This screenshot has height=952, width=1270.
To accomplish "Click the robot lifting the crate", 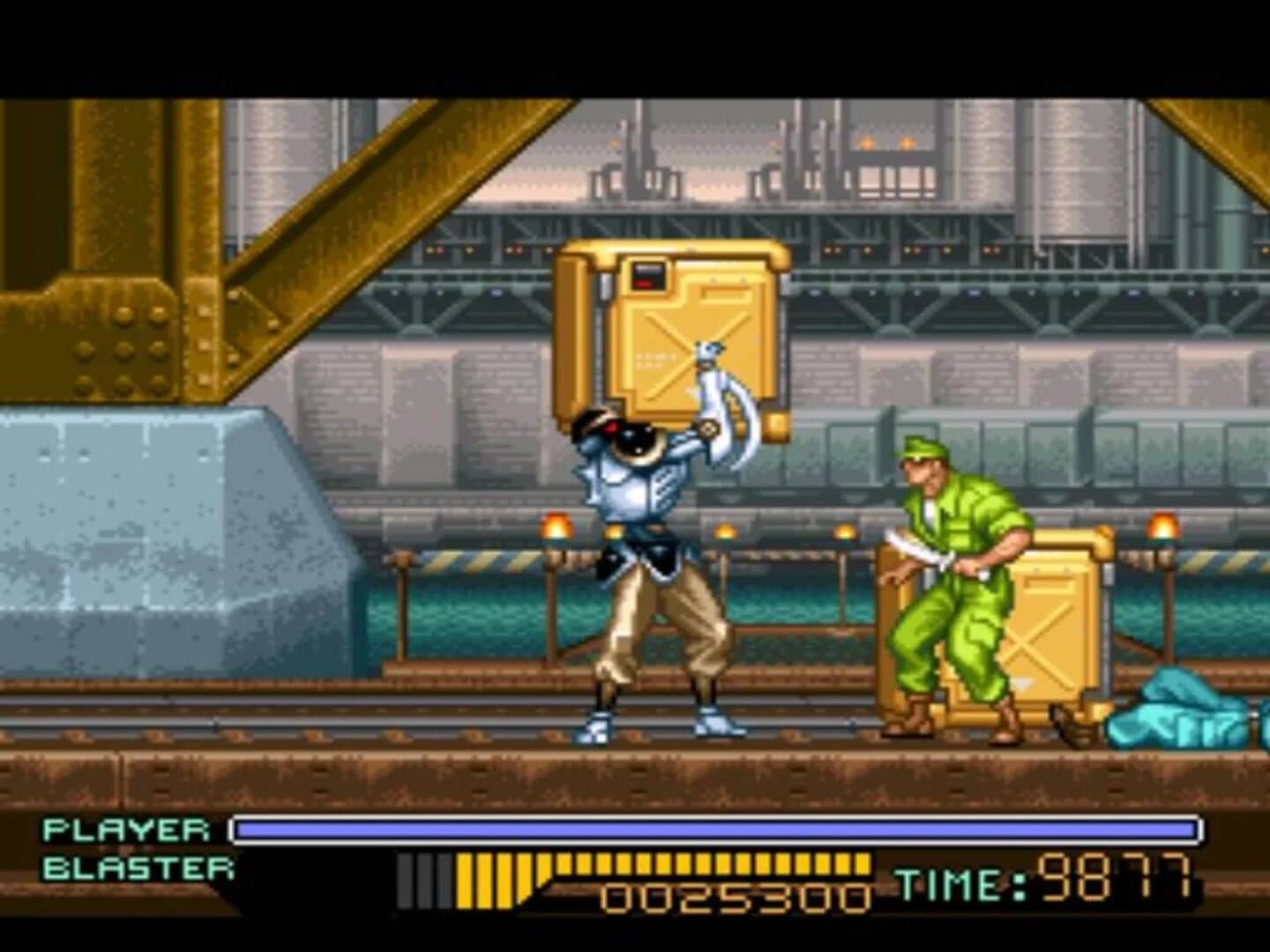I will [653, 547].
